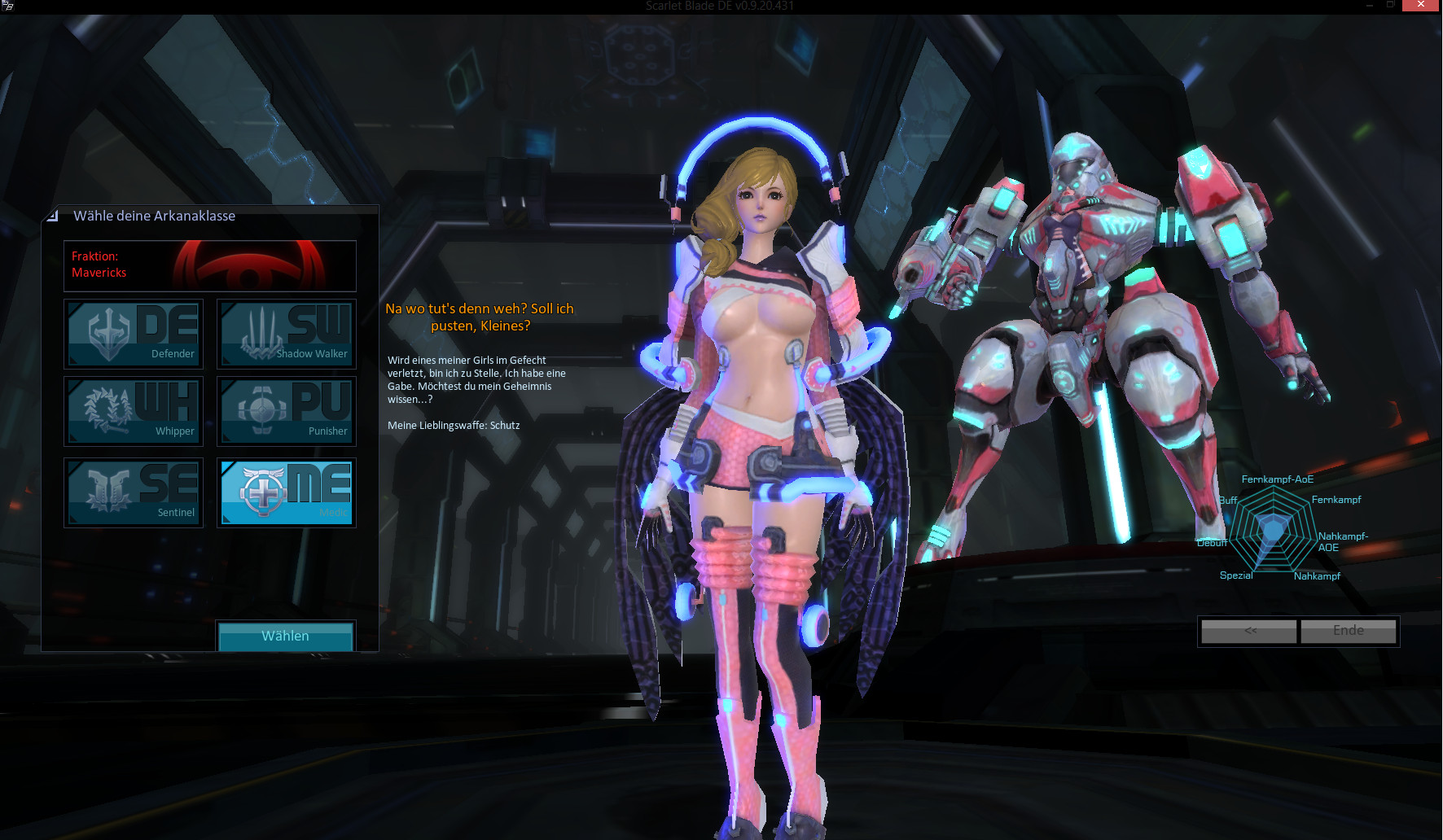Viewport: 1443px width, 840px height.
Task: Select the highlighted Medic class tile
Action: 286,492
